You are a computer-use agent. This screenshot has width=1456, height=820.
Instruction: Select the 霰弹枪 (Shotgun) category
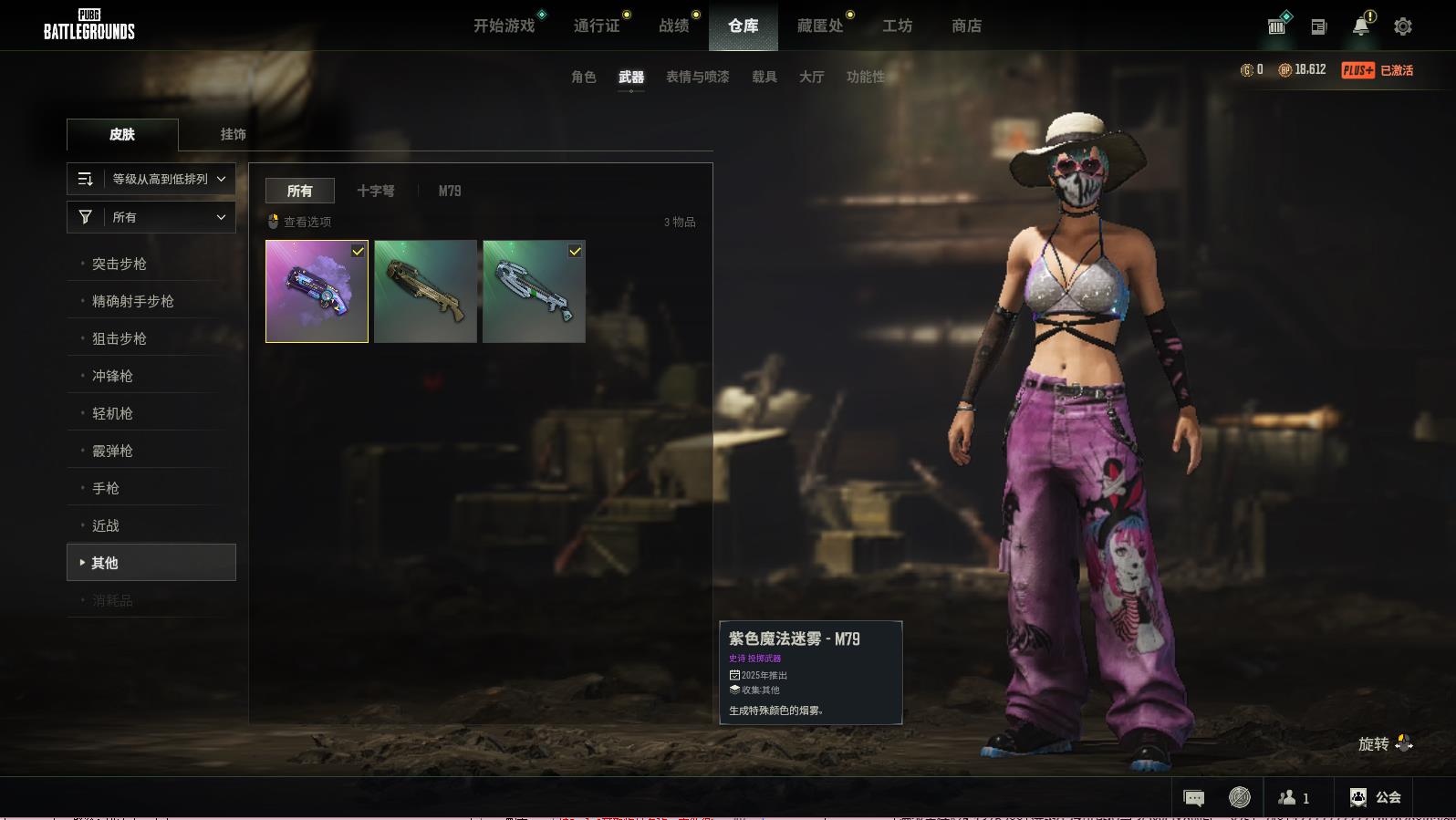pyautogui.click(x=112, y=451)
